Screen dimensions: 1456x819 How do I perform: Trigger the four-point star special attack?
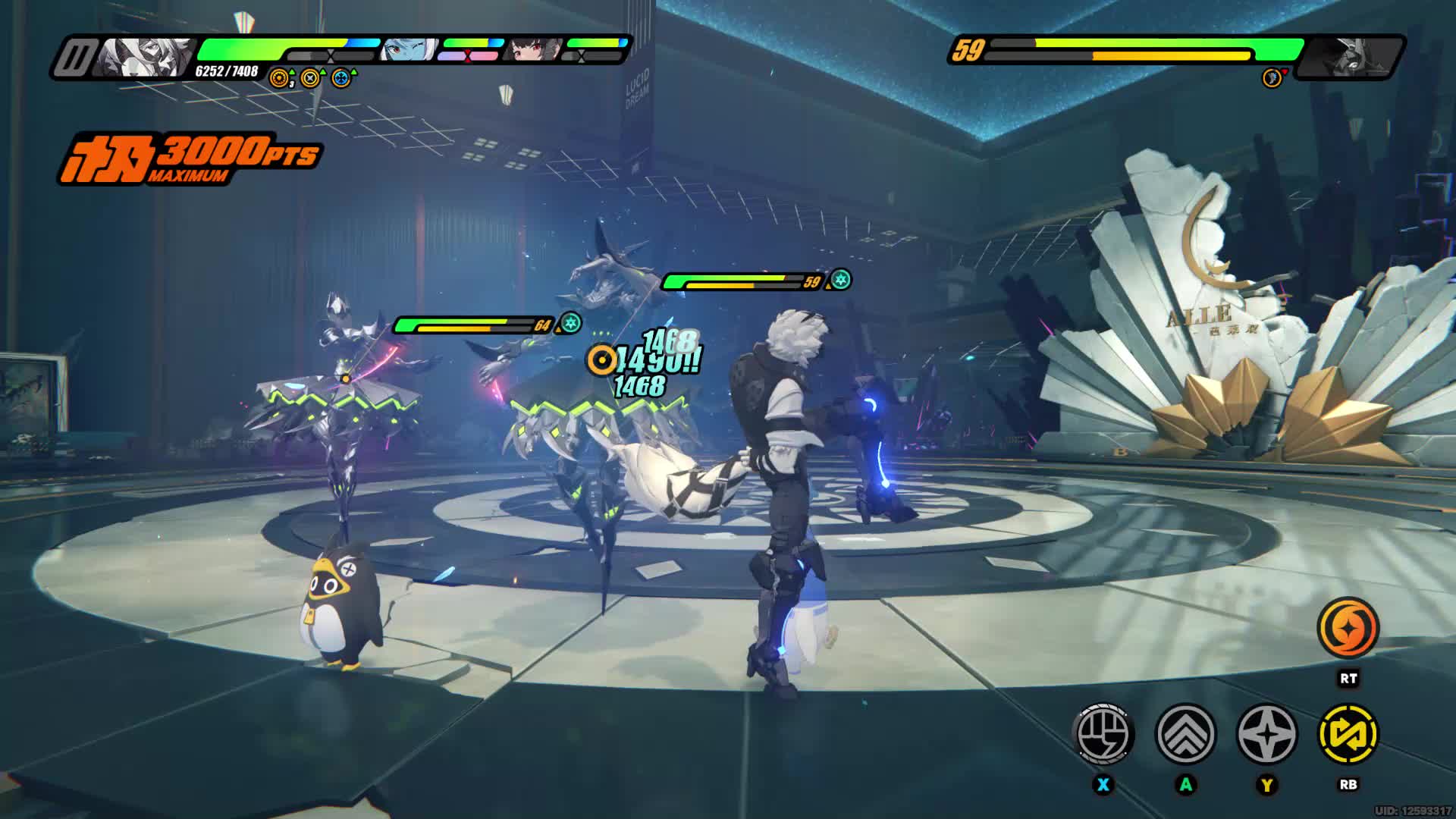[x=1267, y=734]
